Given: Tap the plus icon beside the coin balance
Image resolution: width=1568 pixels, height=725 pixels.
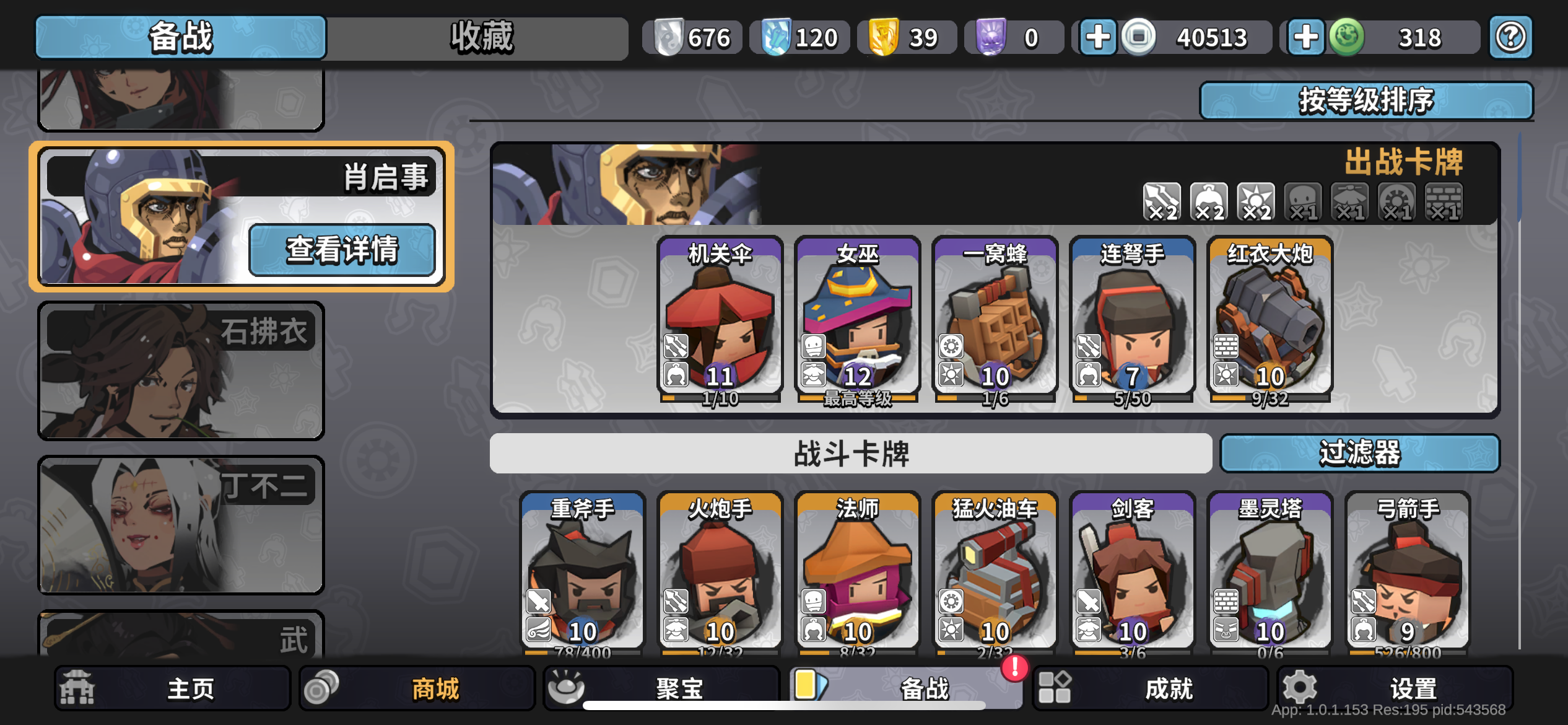Looking at the screenshot, I should [x=1097, y=38].
